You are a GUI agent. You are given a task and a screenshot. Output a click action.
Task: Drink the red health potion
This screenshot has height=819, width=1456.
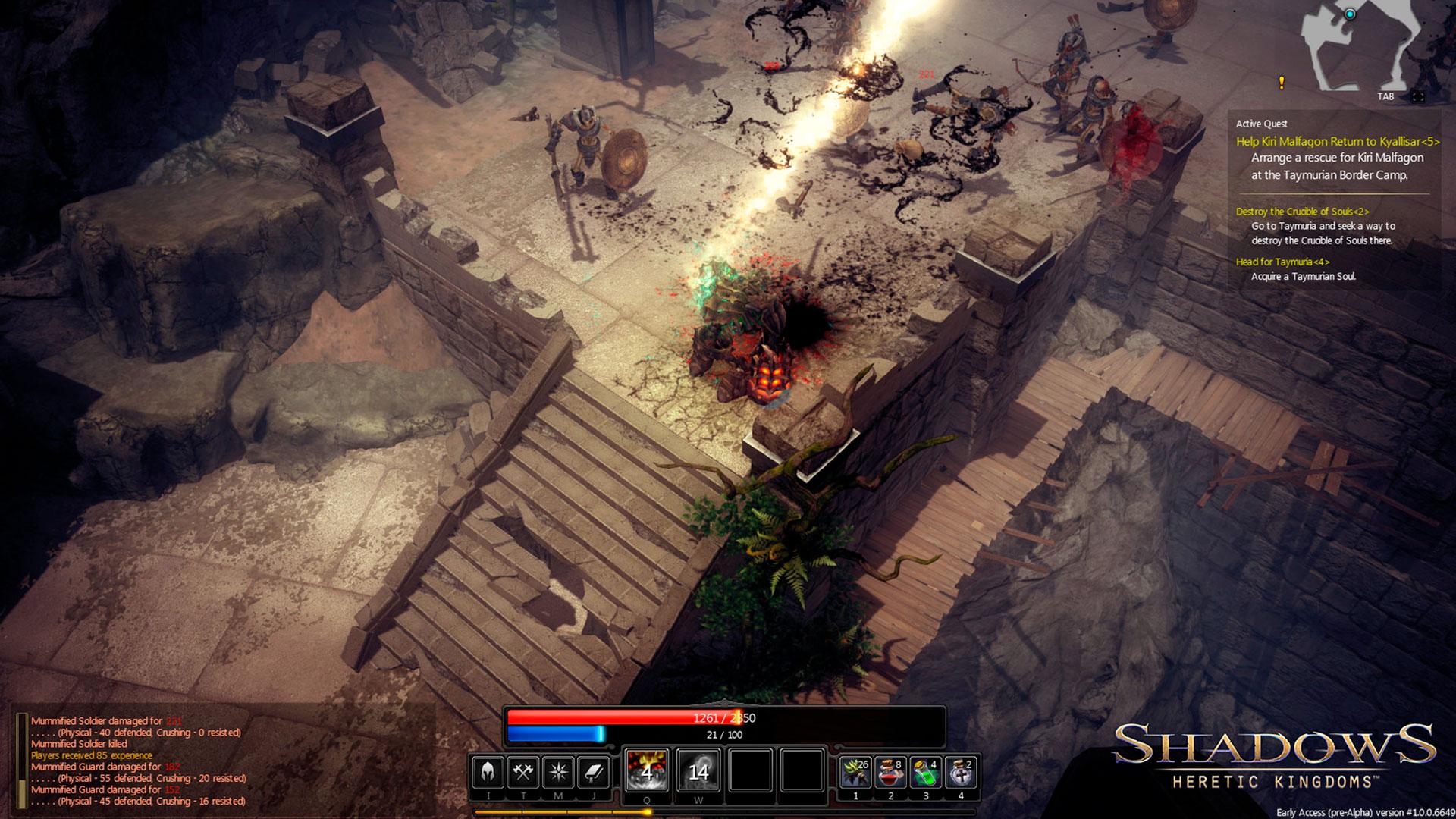click(891, 772)
